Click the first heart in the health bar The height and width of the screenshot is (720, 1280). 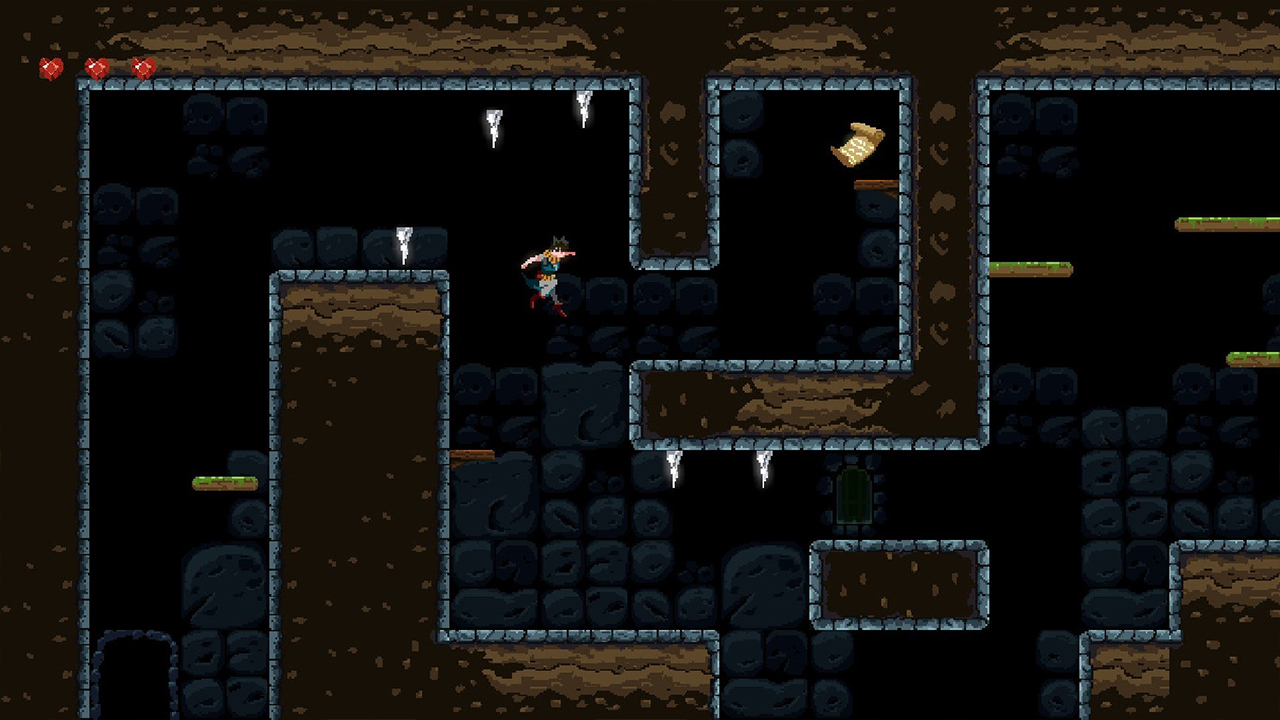48,68
